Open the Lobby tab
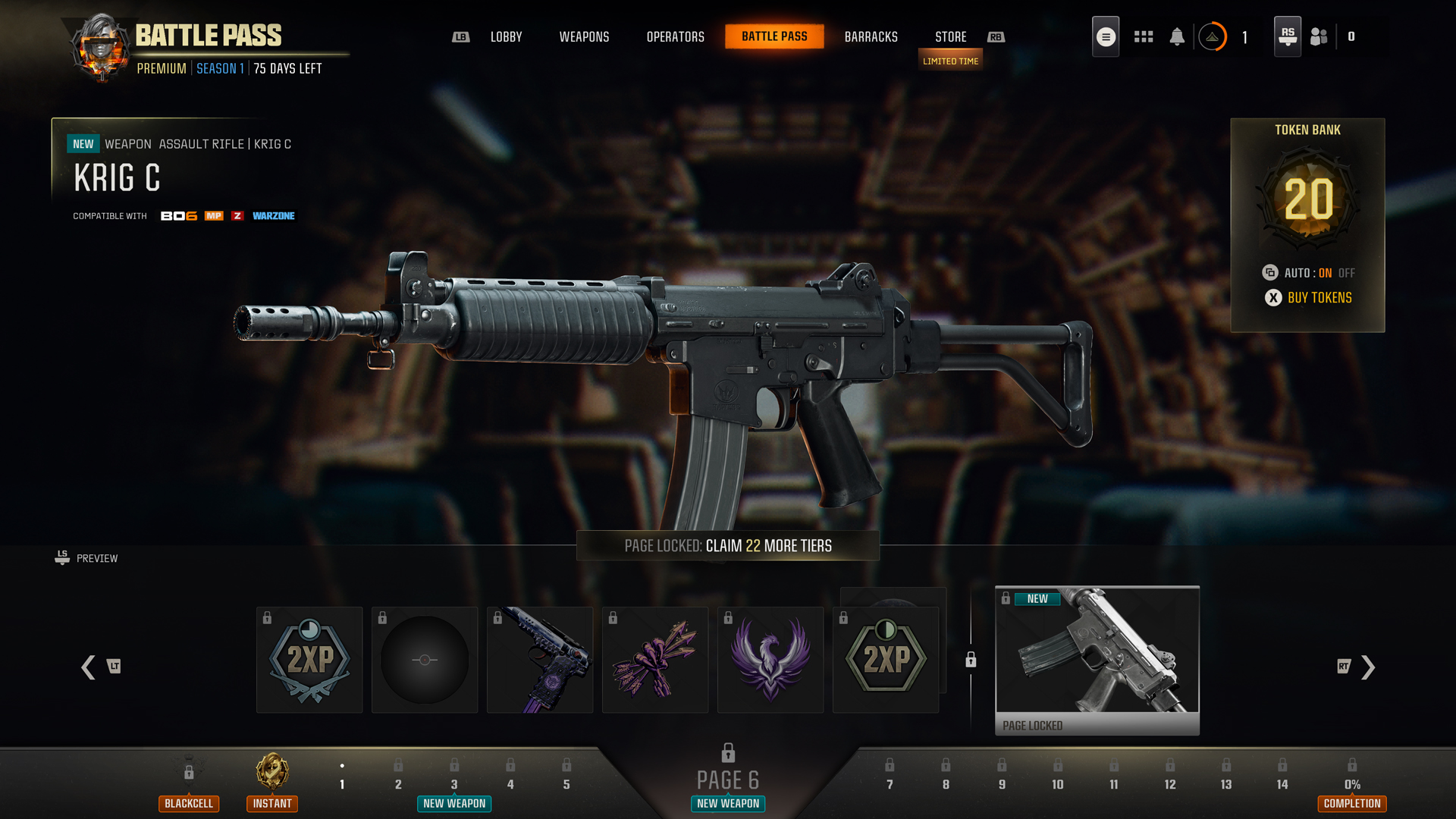Viewport: 1456px width, 819px height. [506, 36]
